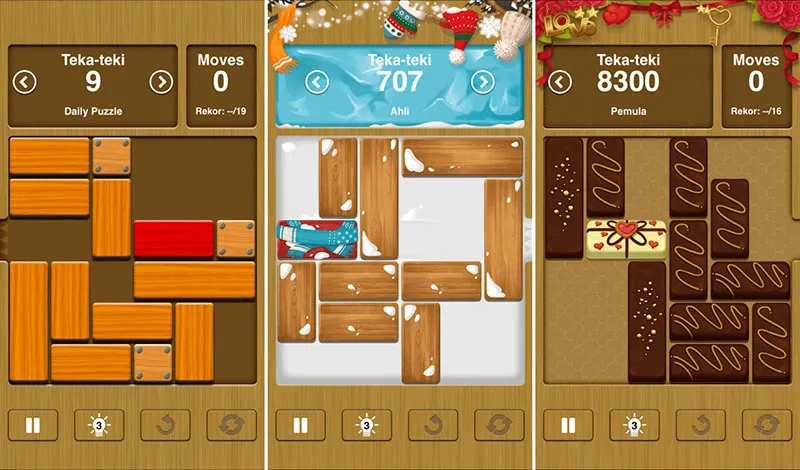Undo last move in the orange-block puzzle
The image size is (800, 470).
pyautogui.click(x=165, y=425)
